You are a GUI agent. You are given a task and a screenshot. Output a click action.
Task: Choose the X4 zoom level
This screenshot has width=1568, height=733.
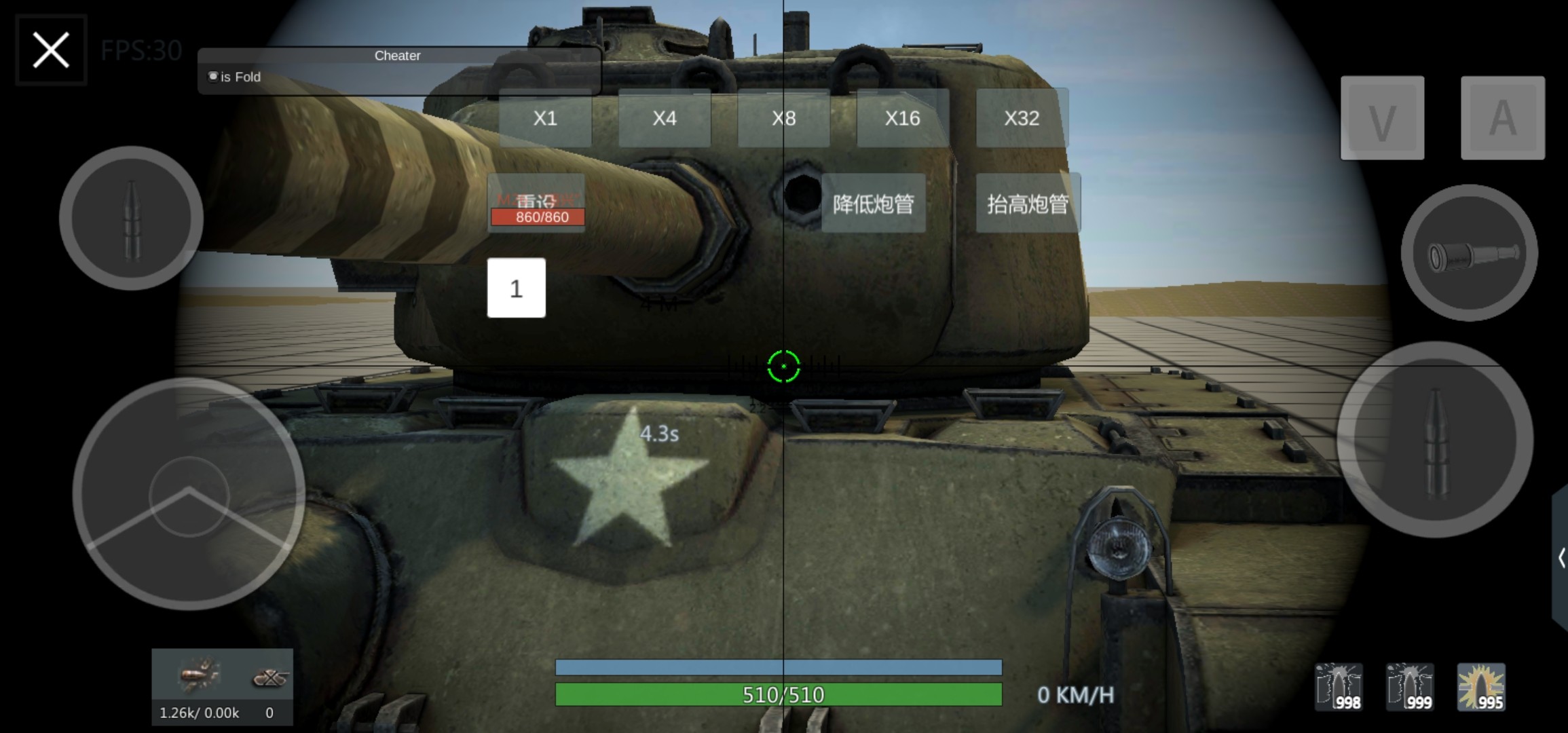tap(664, 118)
